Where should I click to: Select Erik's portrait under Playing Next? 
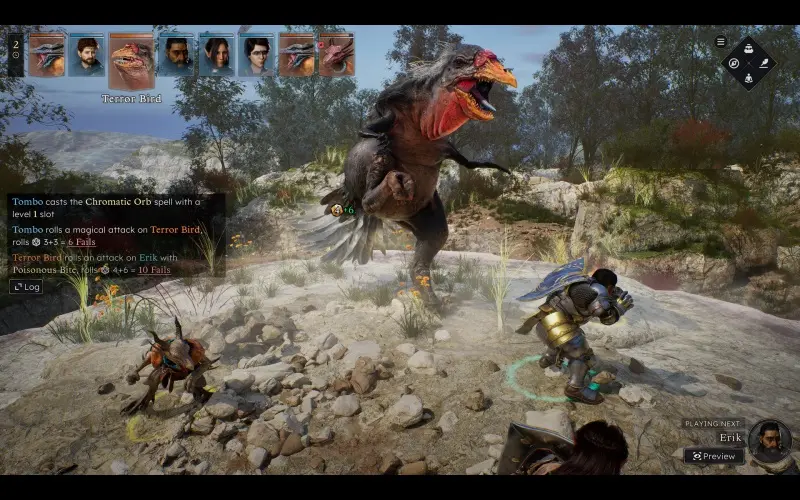click(x=769, y=441)
